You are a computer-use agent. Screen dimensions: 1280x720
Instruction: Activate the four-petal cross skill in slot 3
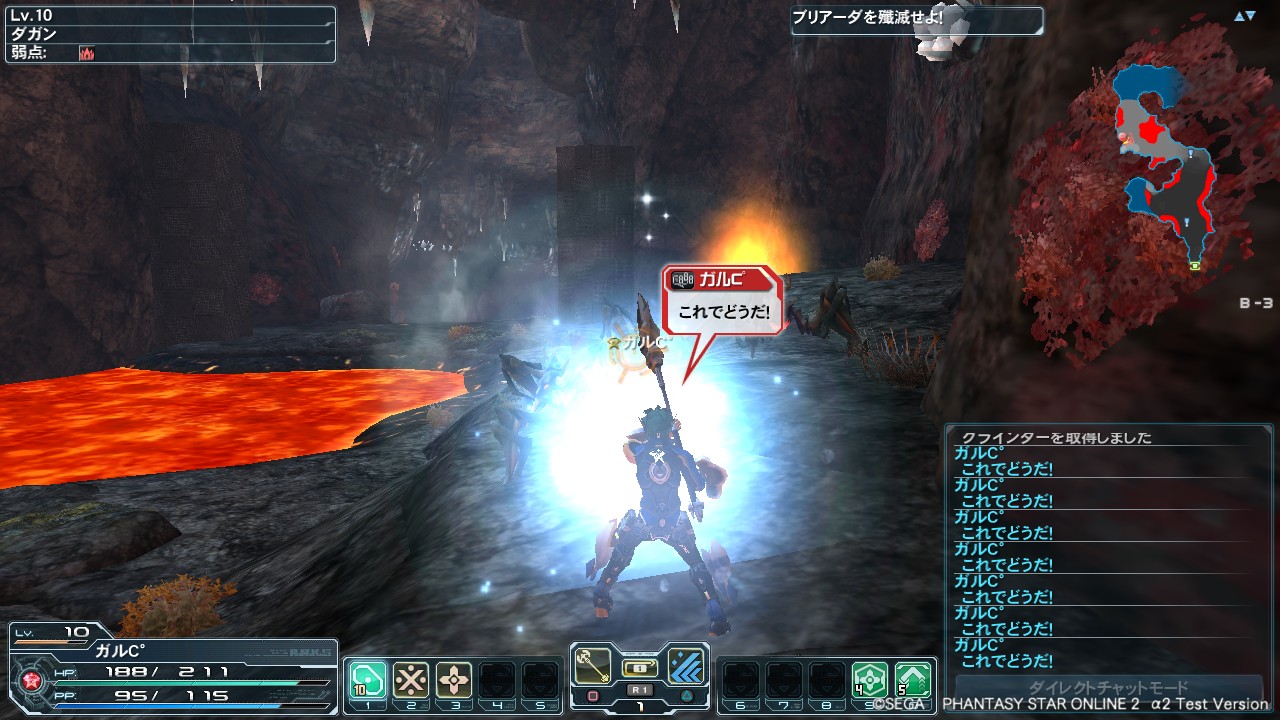pos(454,679)
